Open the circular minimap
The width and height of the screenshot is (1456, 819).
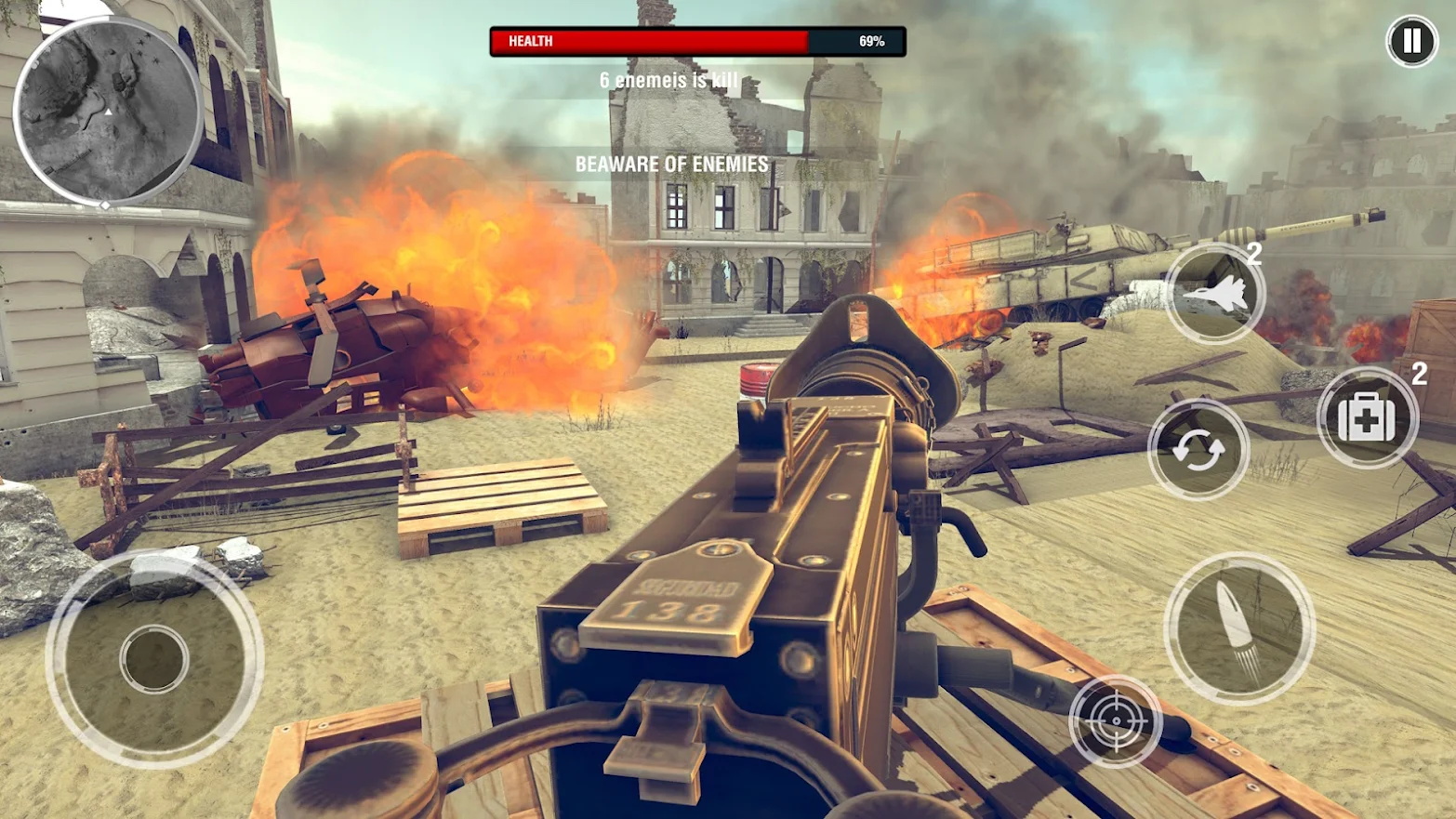point(107,112)
